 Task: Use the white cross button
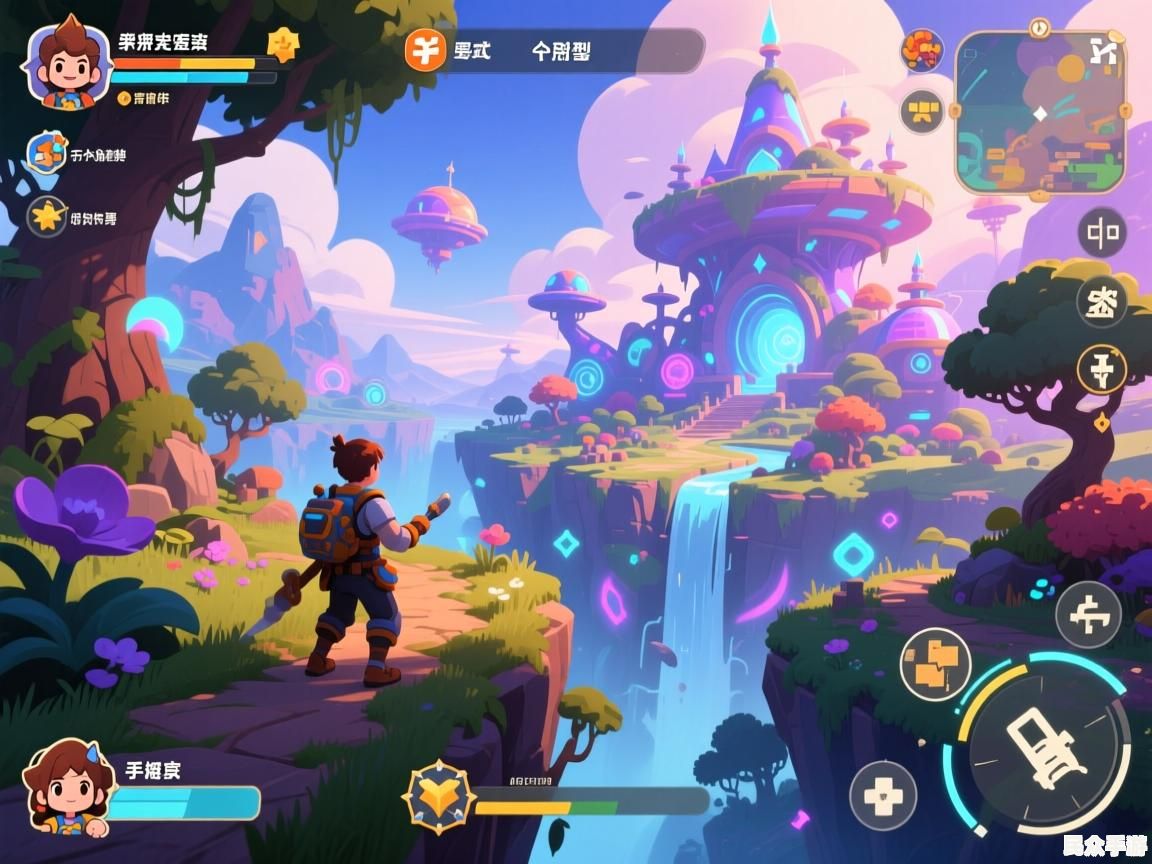883,796
